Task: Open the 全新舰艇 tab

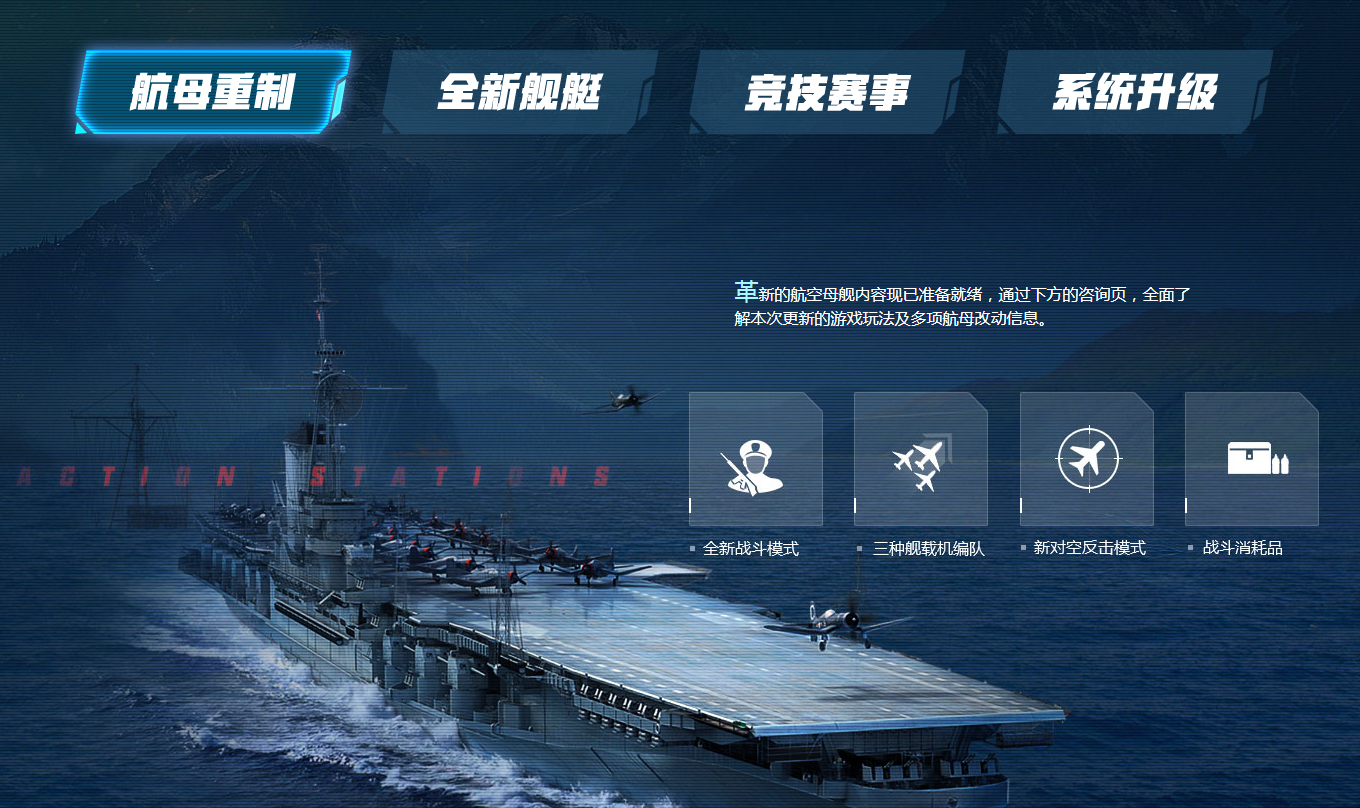Action: point(520,92)
